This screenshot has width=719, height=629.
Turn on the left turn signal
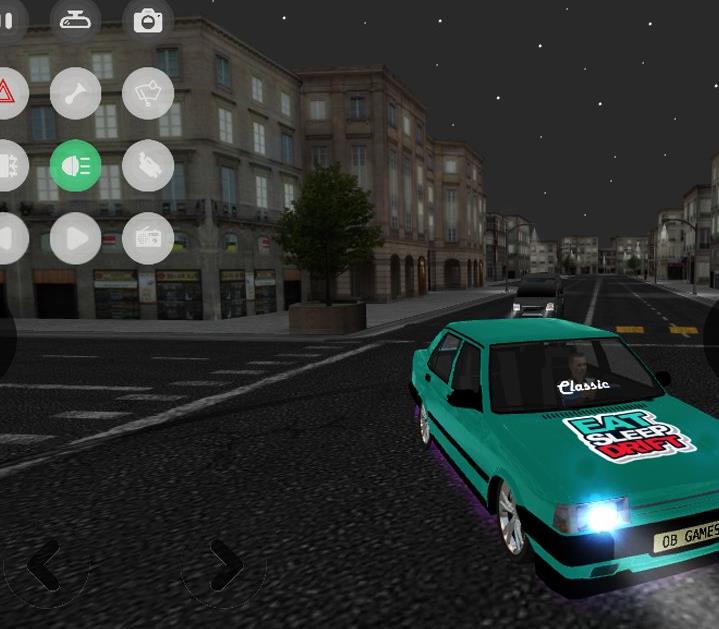tap(6, 239)
